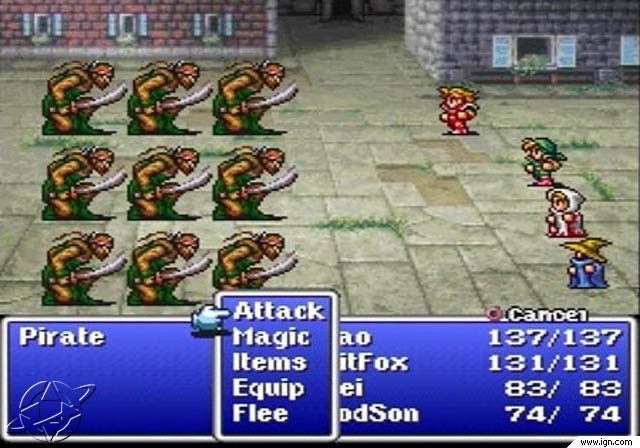The width and height of the screenshot is (640, 448).
Task: Open the Magic command menu
Action: coord(271,337)
